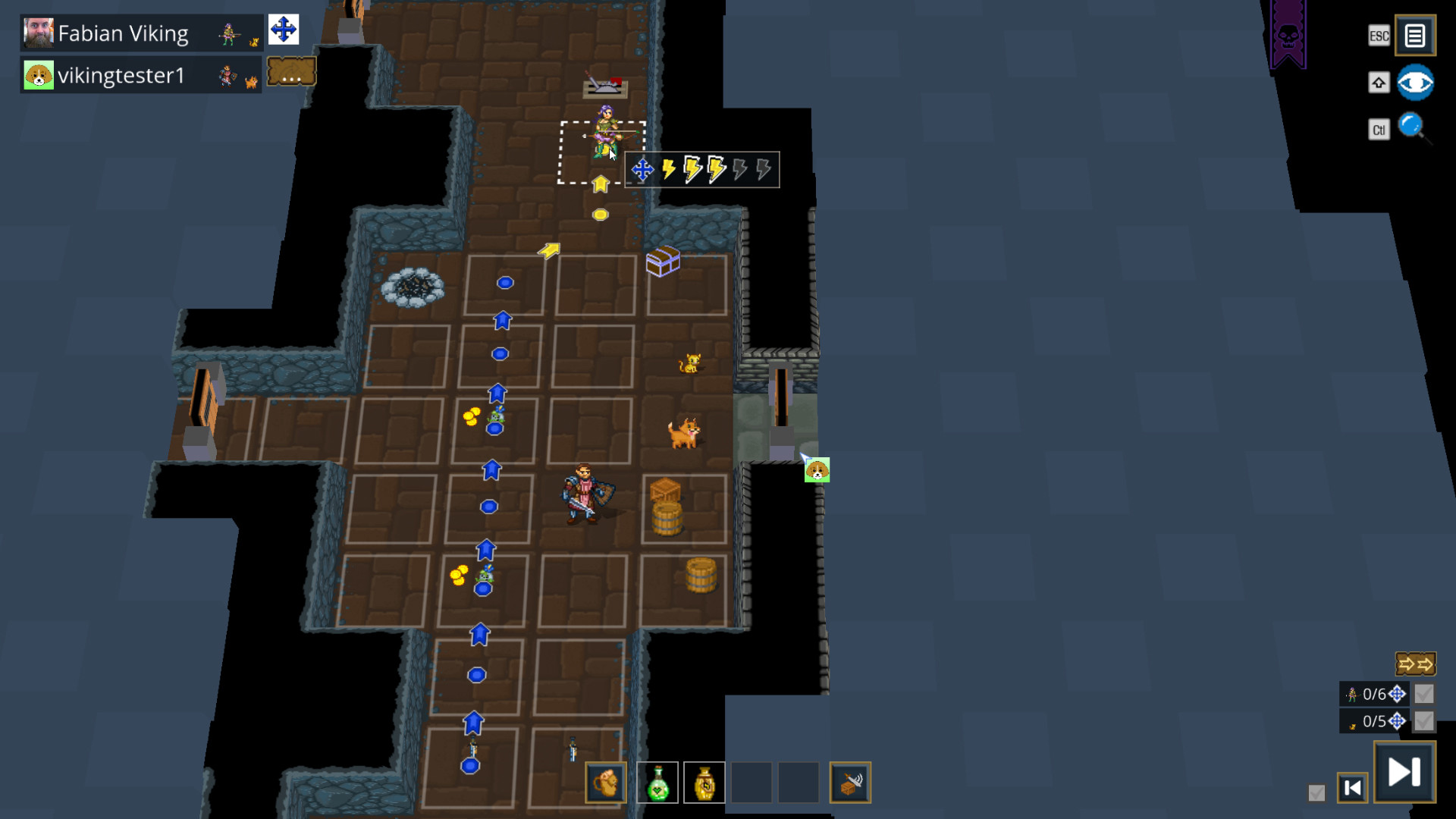
Task: Select vikingtester1's player entry
Action: tap(121, 74)
